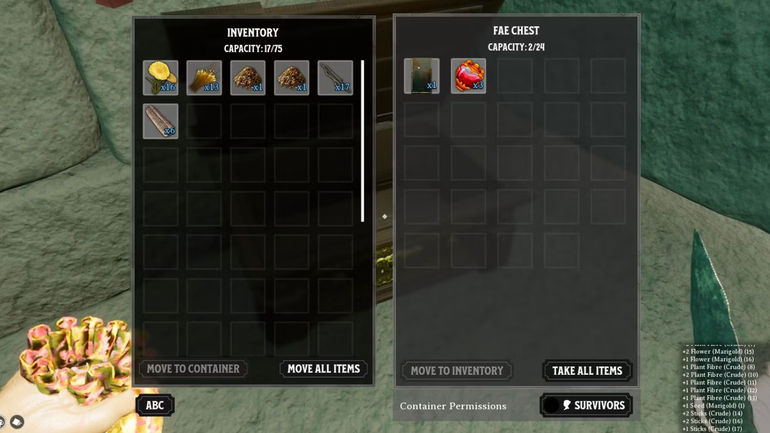Click the ABC sort button

click(x=155, y=405)
